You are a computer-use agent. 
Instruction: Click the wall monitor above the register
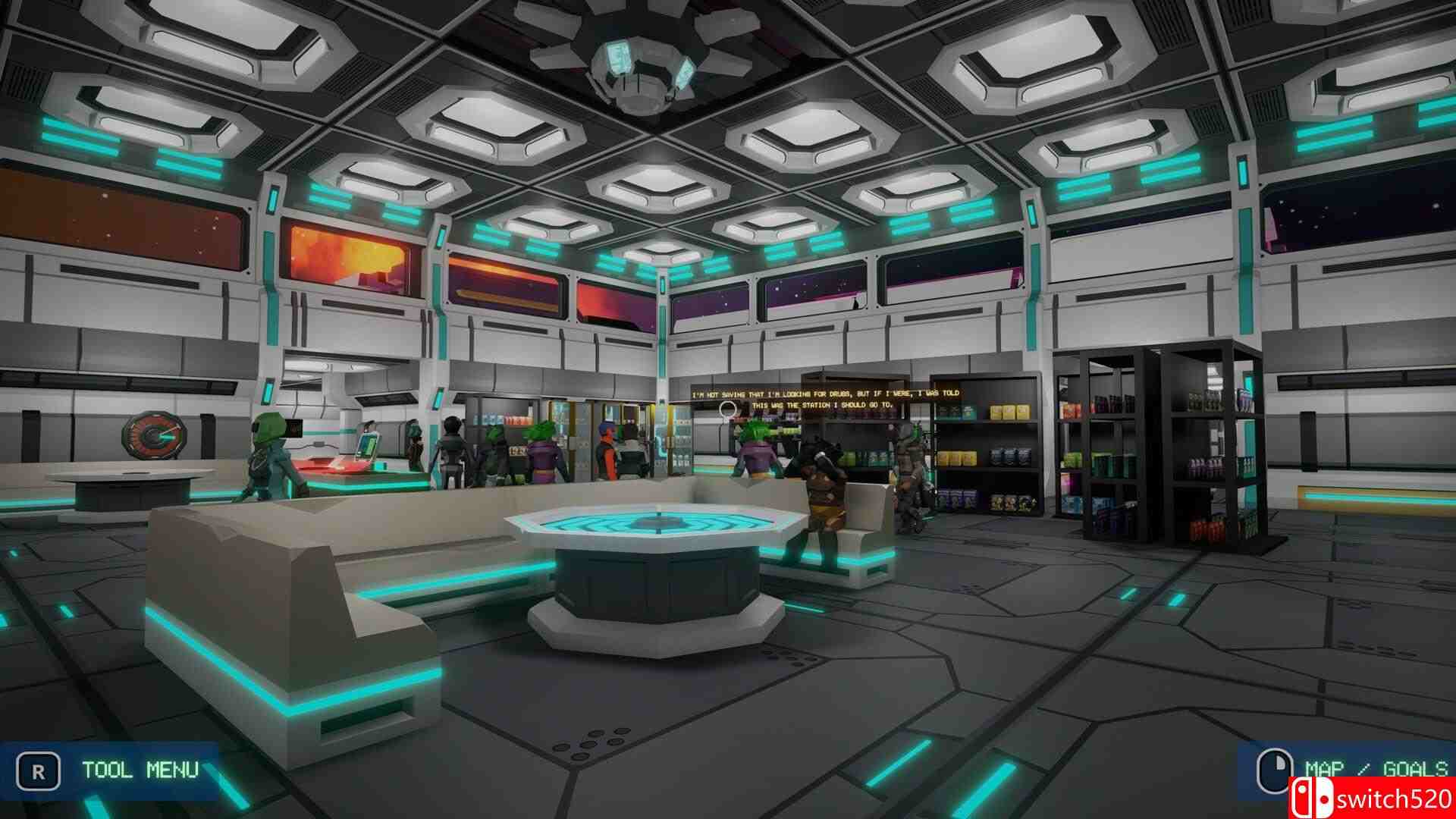coord(296,428)
